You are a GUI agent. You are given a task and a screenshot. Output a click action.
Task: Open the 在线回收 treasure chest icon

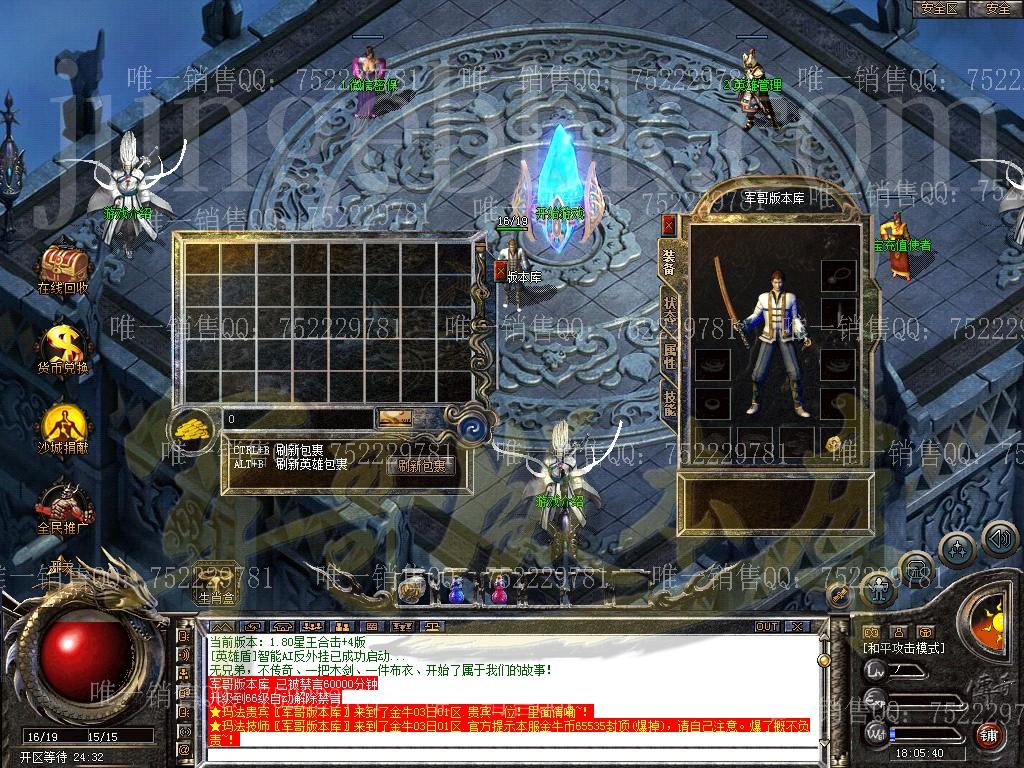click(63, 267)
